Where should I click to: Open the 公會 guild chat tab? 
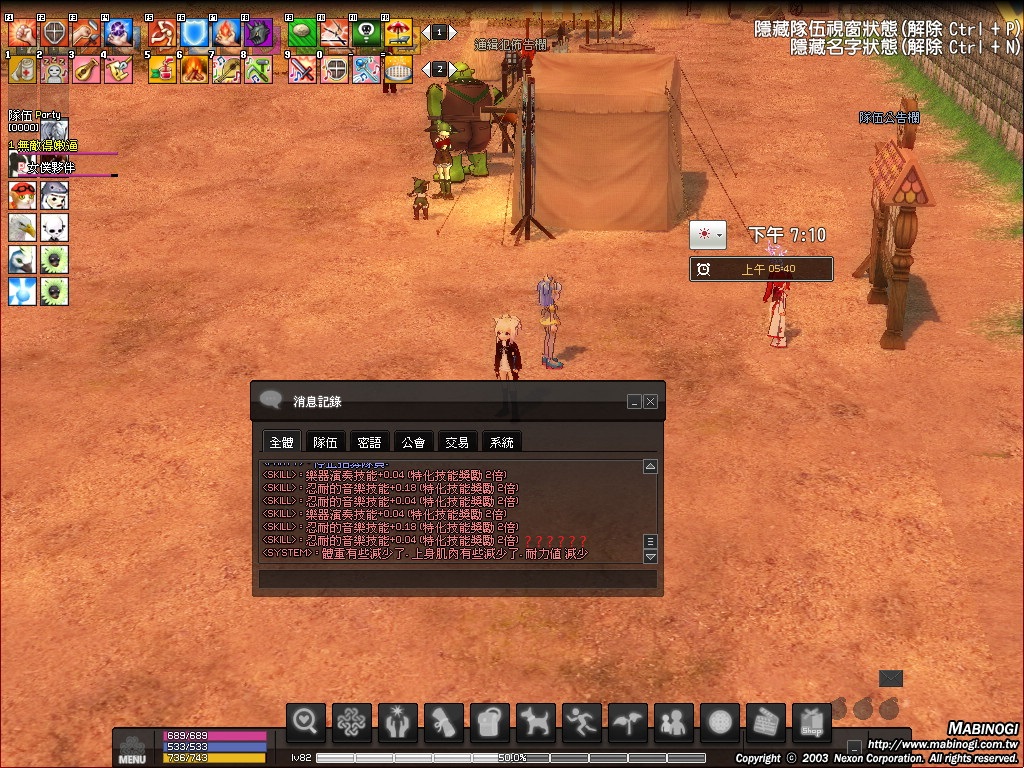pos(413,442)
